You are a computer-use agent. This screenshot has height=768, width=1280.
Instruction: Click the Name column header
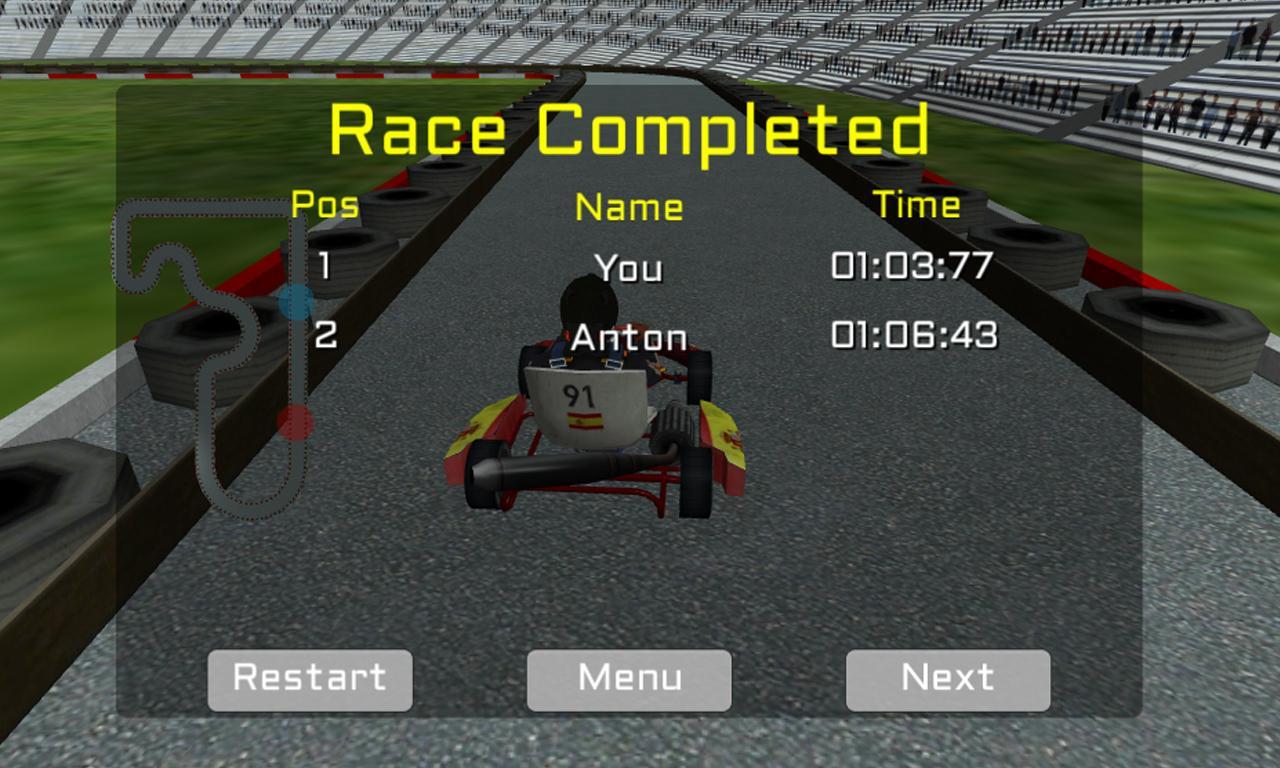click(x=628, y=207)
